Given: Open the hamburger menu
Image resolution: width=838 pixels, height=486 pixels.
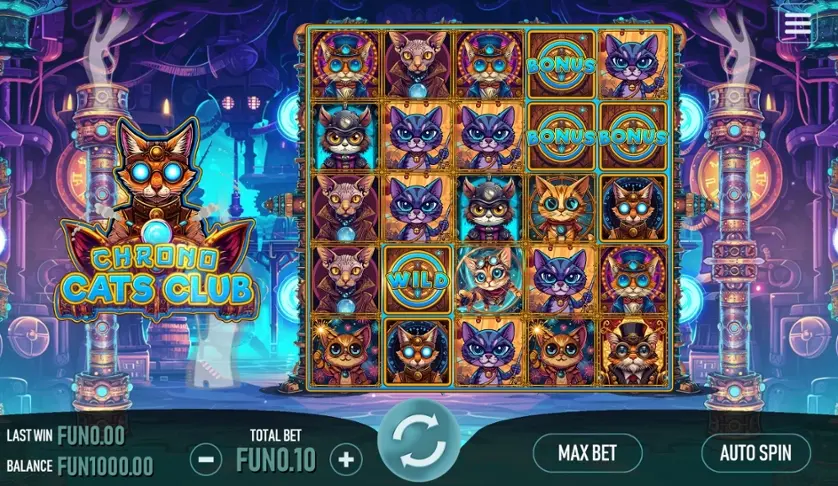Looking at the screenshot, I should pyautogui.click(x=798, y=25).
